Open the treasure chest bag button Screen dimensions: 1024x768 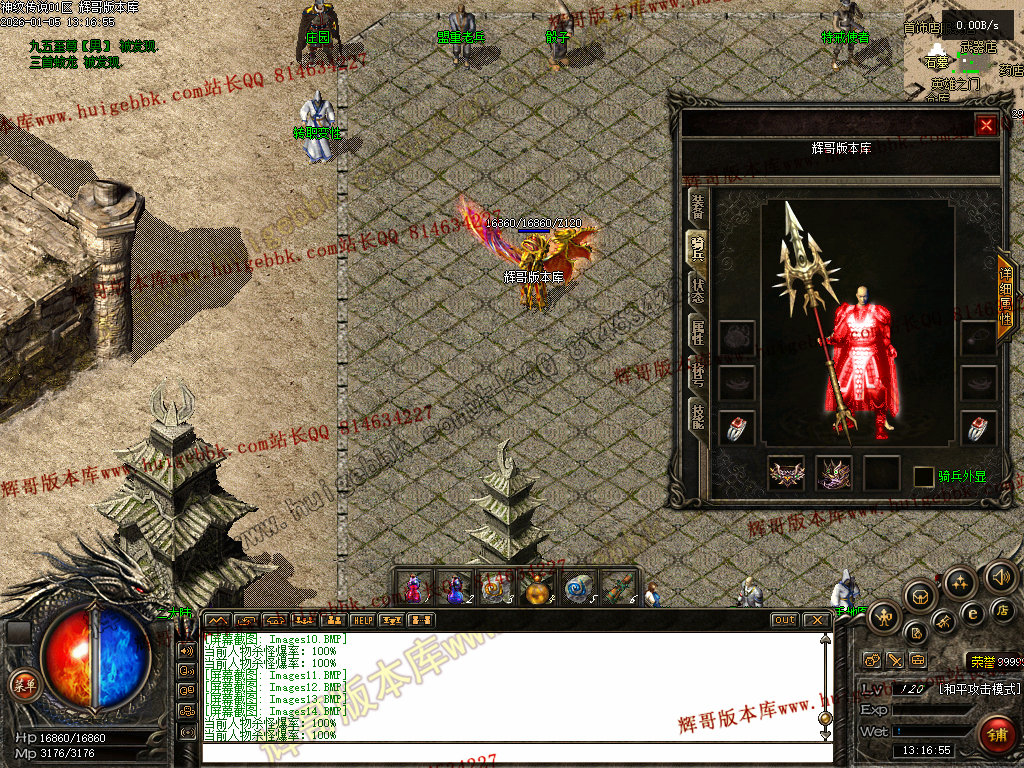920,596
